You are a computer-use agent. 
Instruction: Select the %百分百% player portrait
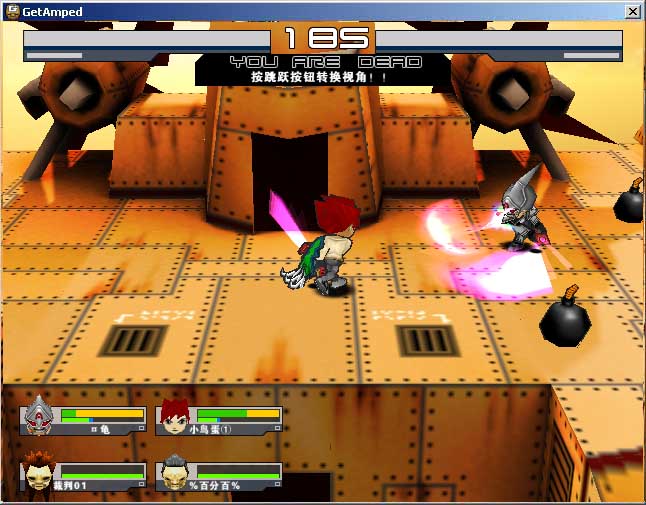174,472
